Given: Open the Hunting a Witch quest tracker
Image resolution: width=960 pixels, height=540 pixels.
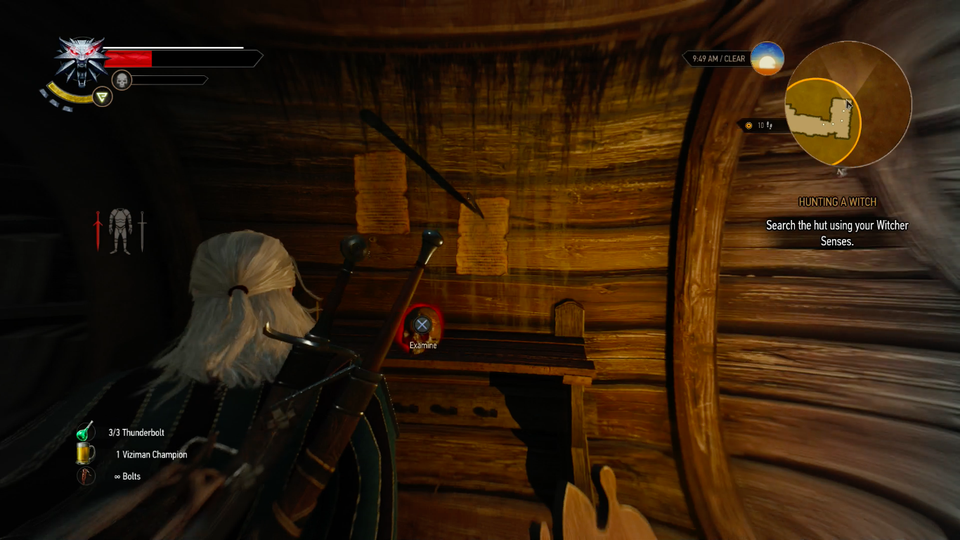Looking at the screenshot, I should point(837,202).
